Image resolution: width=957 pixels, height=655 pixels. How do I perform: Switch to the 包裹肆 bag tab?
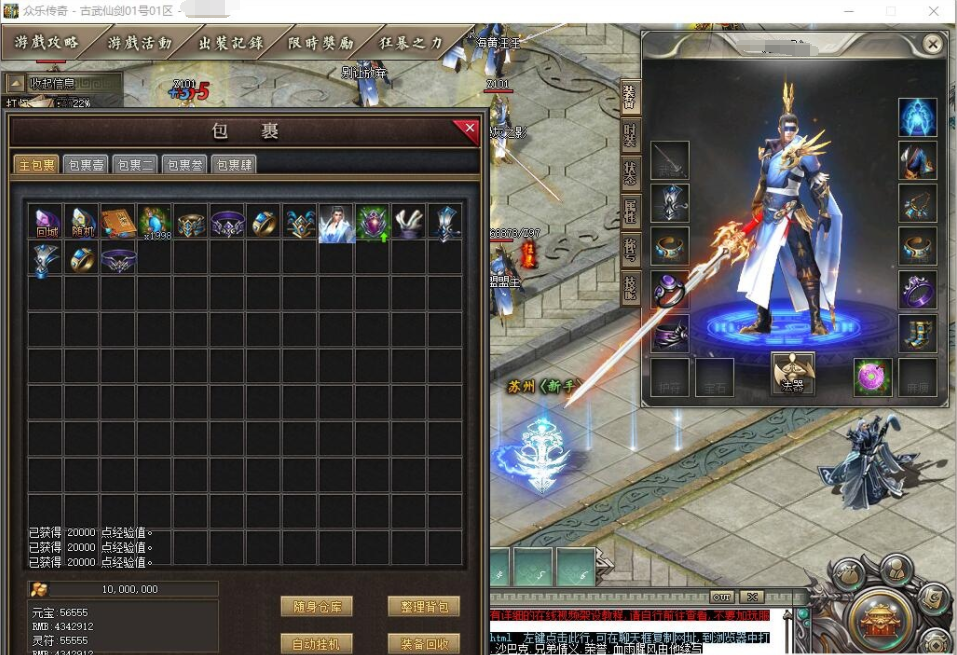point(234,165)
